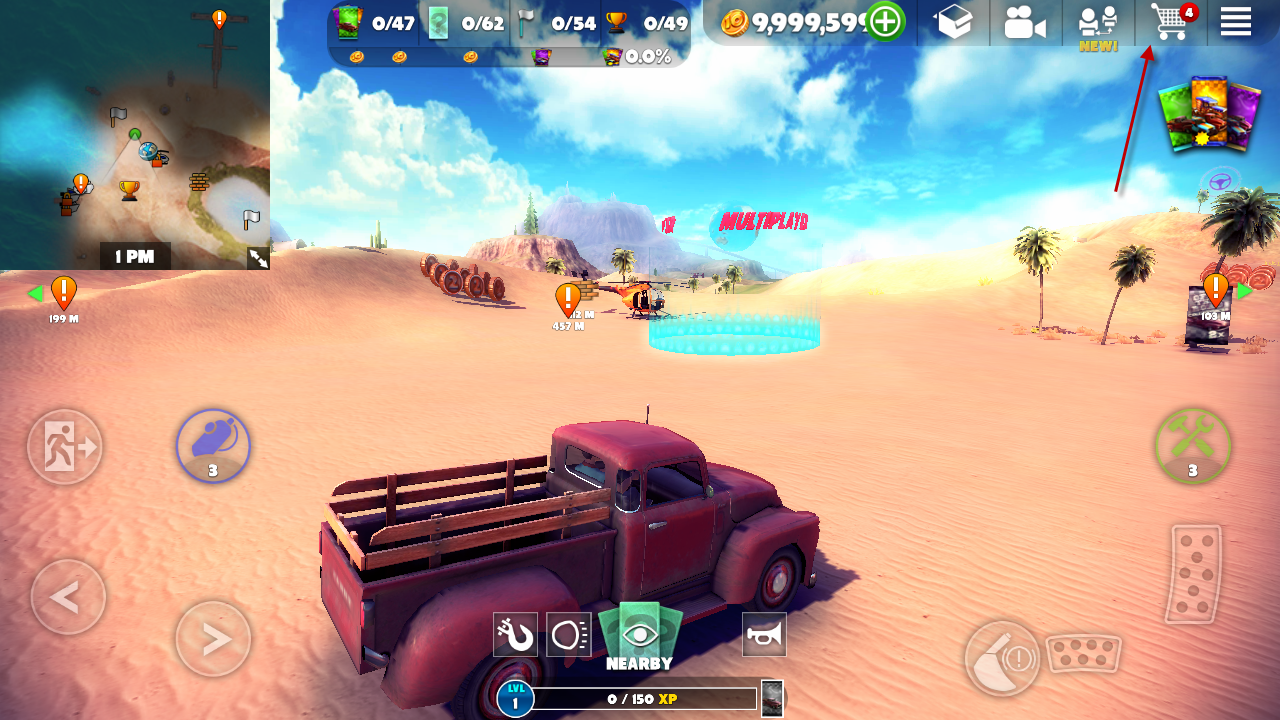Viewport: 1280px width, 720px height.
Task: Open the shopping cart store
Action: click(x=1170, y=22)
